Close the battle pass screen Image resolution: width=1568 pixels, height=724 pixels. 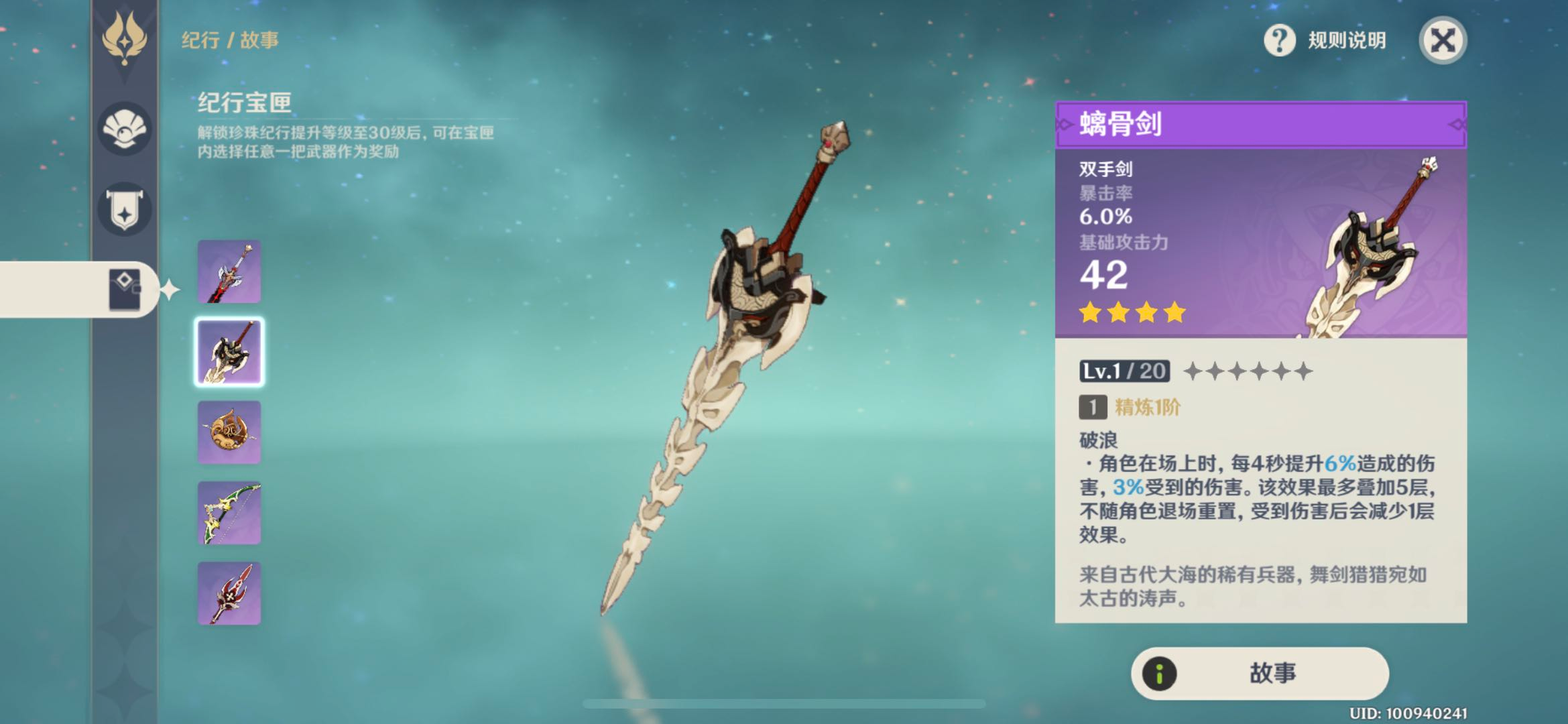[x=1443, y=40]
